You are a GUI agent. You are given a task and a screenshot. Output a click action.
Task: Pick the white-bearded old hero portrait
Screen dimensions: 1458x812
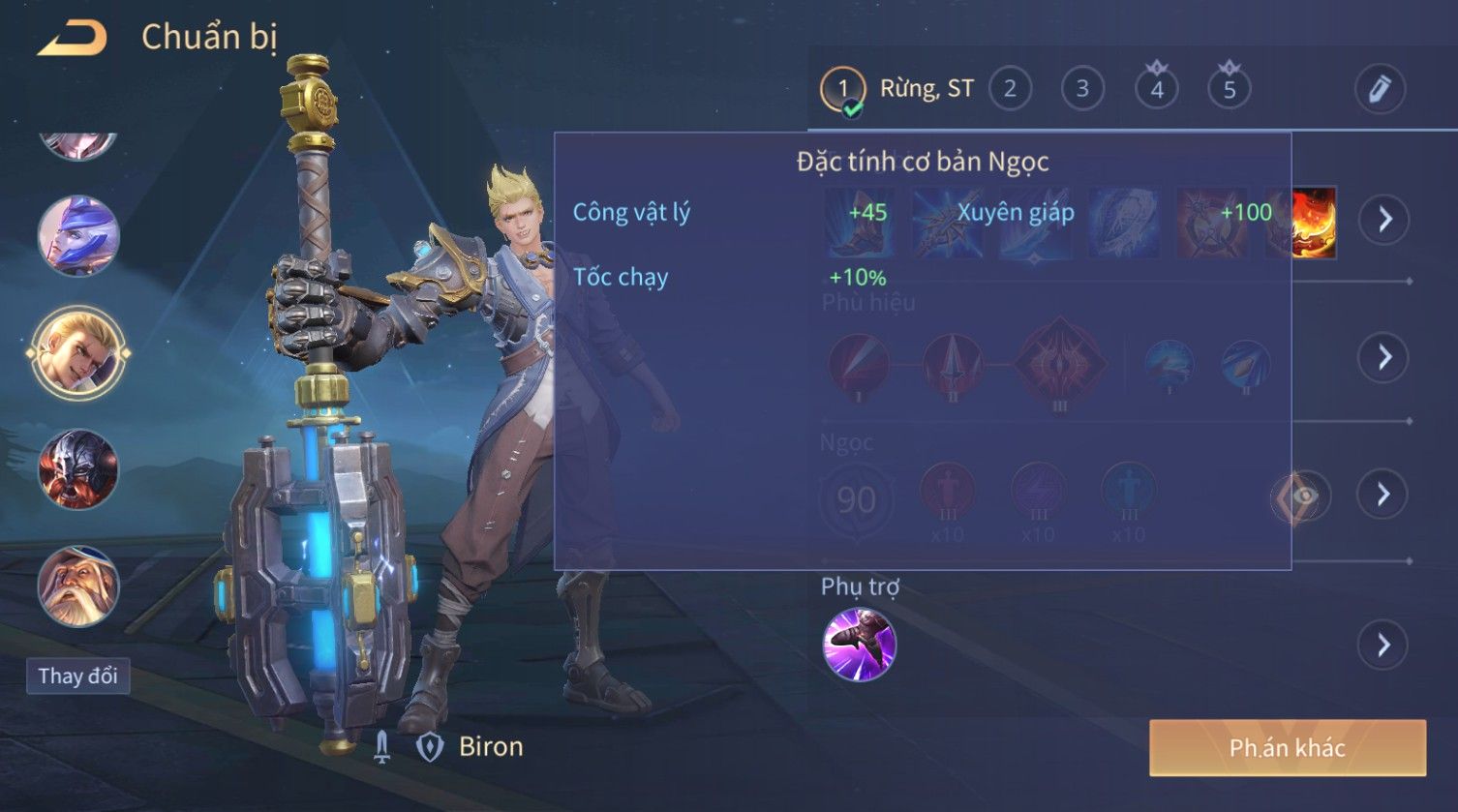77,586
